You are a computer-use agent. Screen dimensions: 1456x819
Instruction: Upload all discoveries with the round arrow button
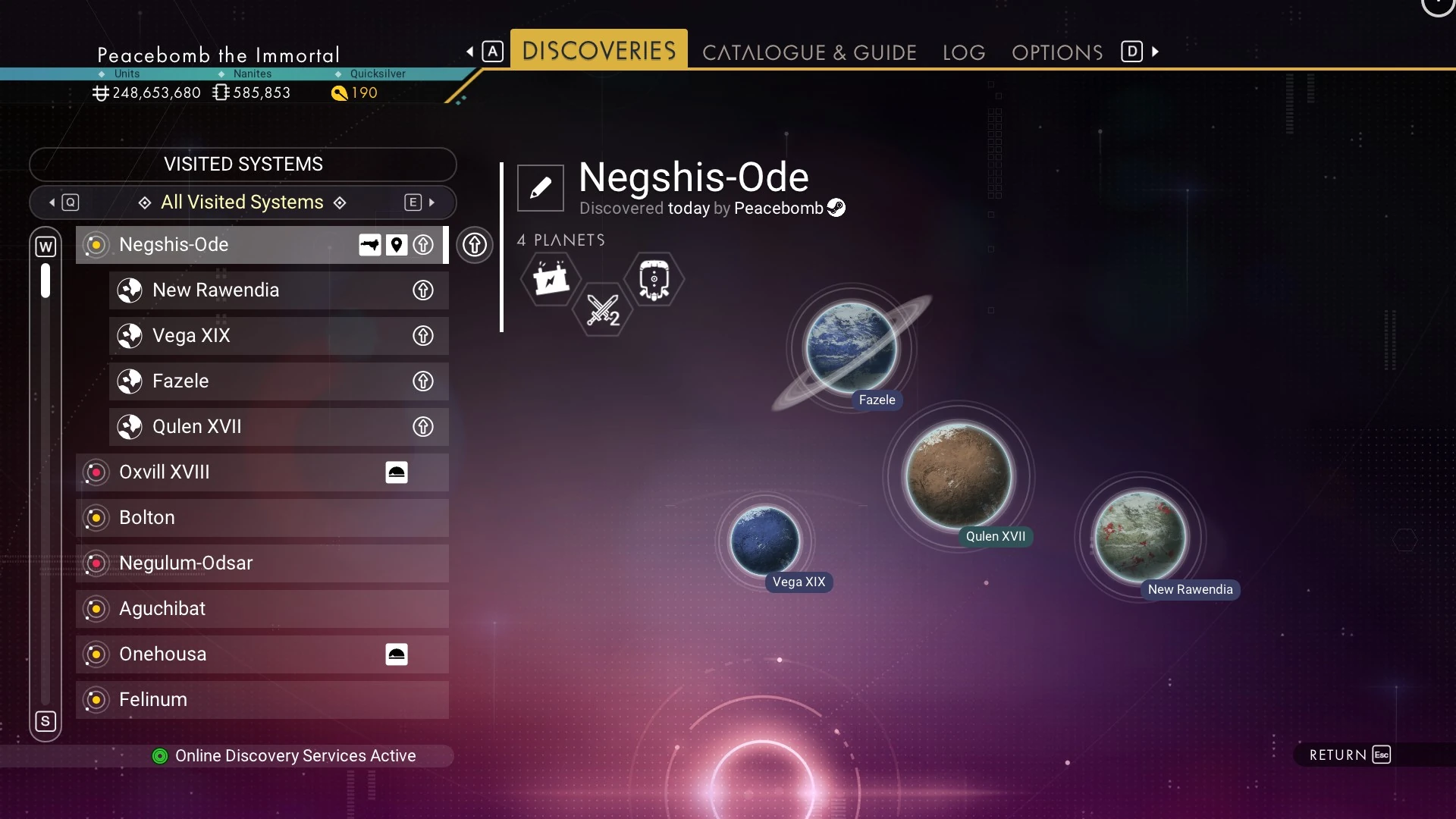tap(475, 245)
